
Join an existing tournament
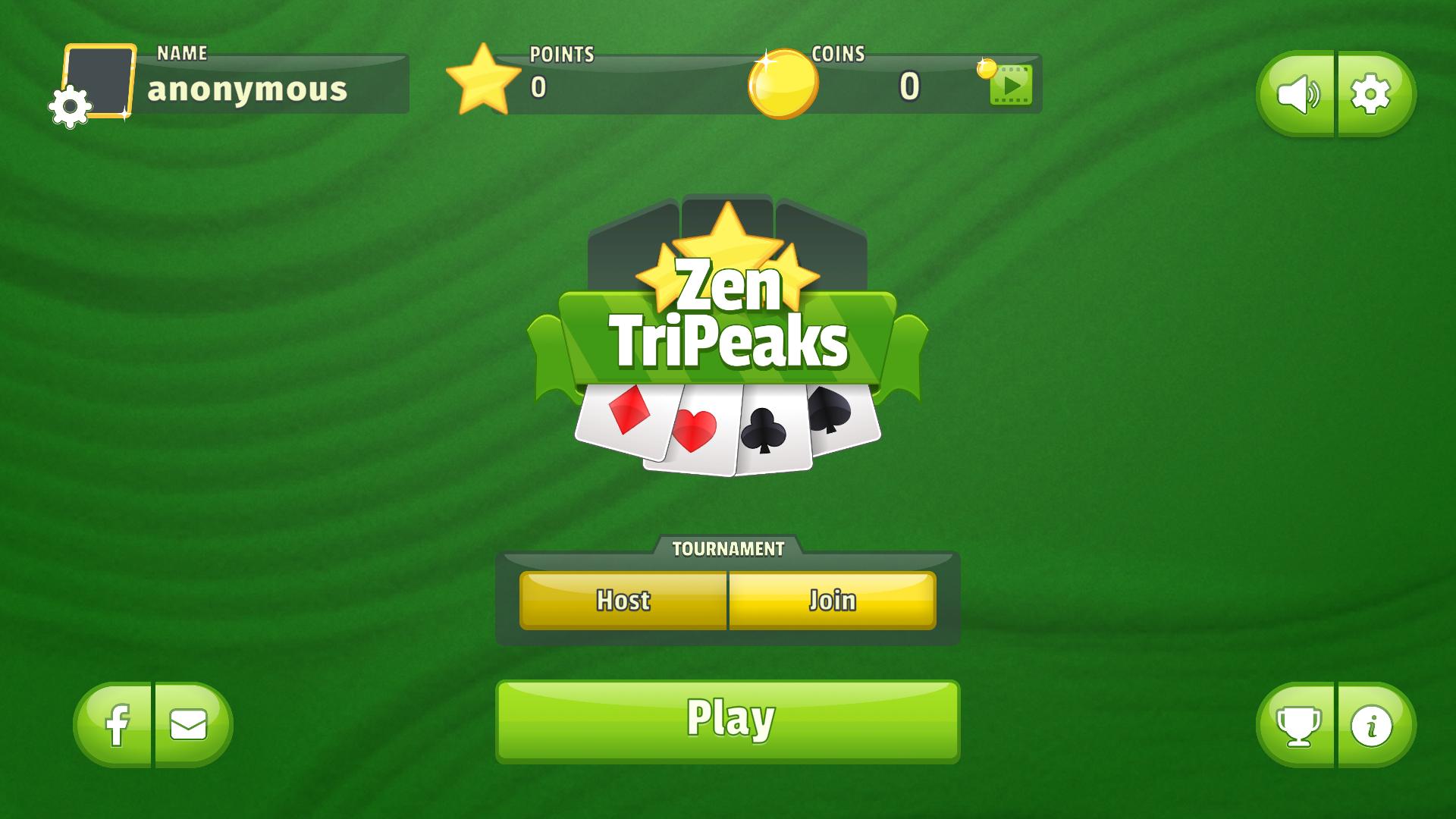click(833, 601)
